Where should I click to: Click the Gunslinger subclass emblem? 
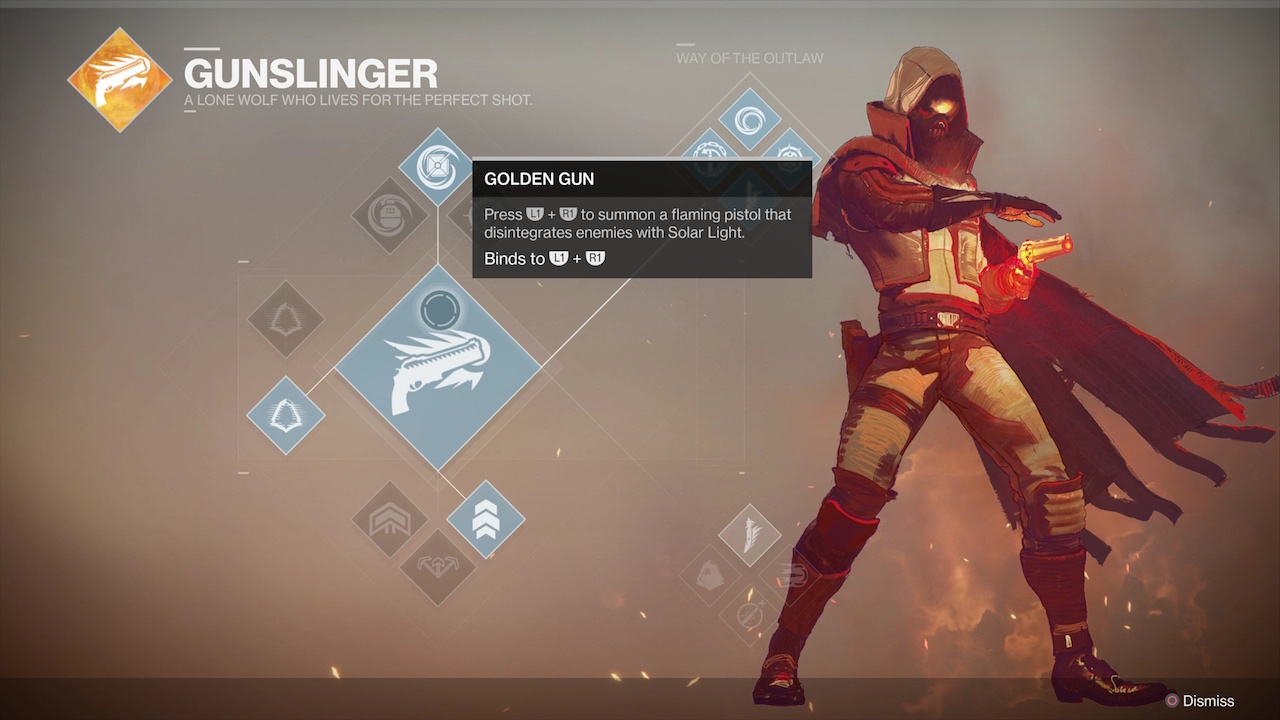pyautogui.click(x=120, y=80)
